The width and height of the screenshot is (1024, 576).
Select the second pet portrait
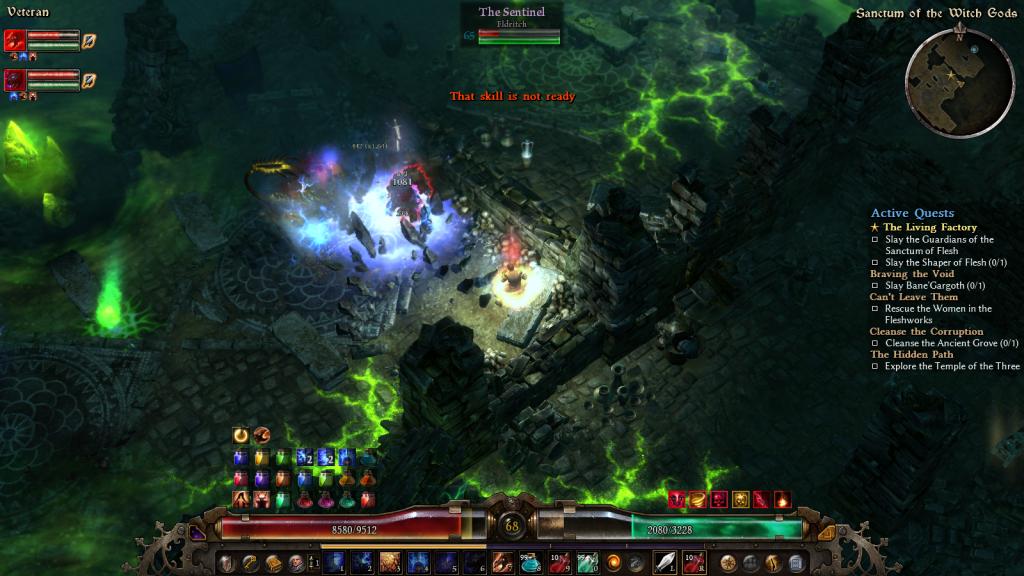click(15, 79)
